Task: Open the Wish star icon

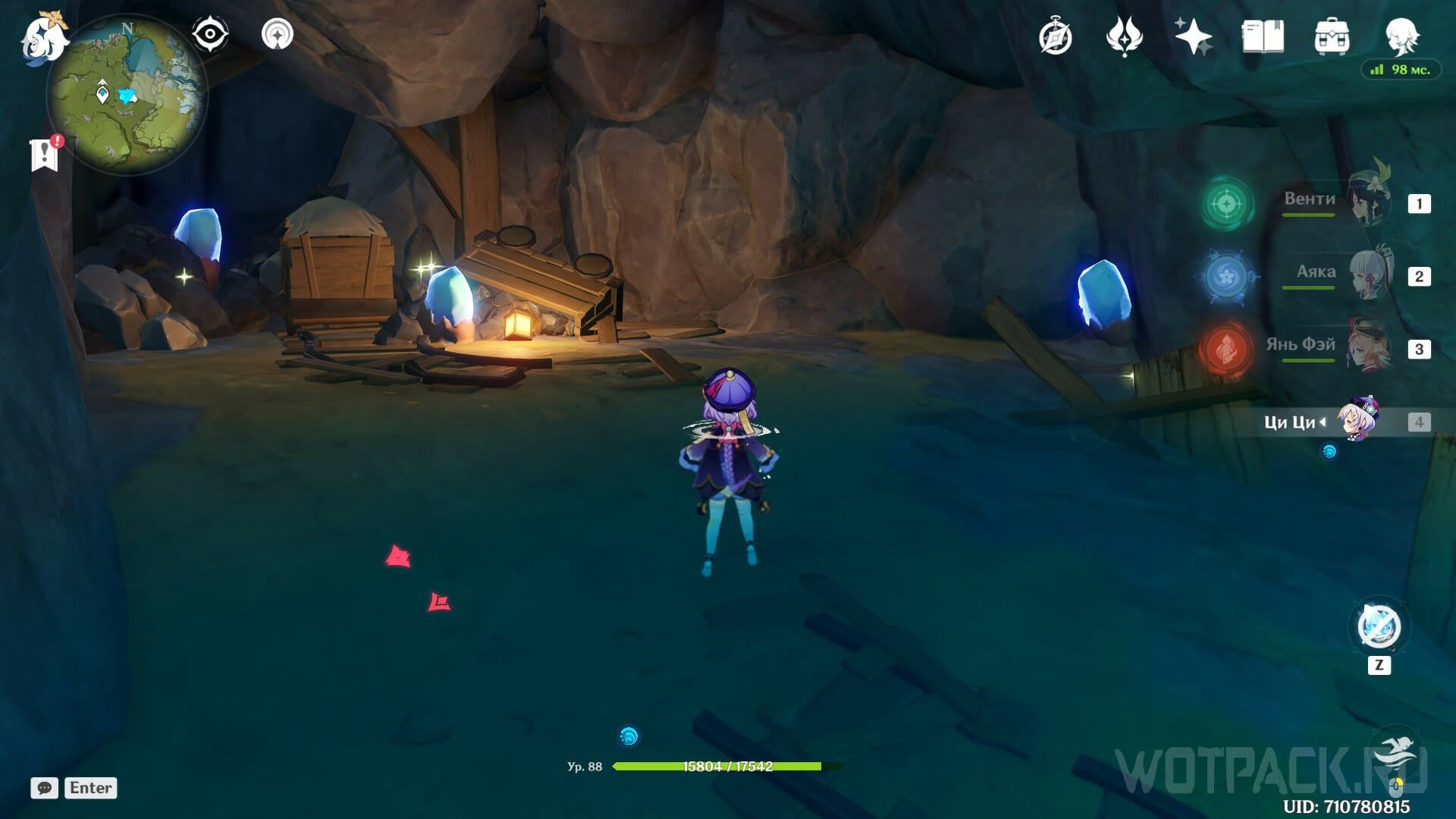Action: pos(1193,36)
